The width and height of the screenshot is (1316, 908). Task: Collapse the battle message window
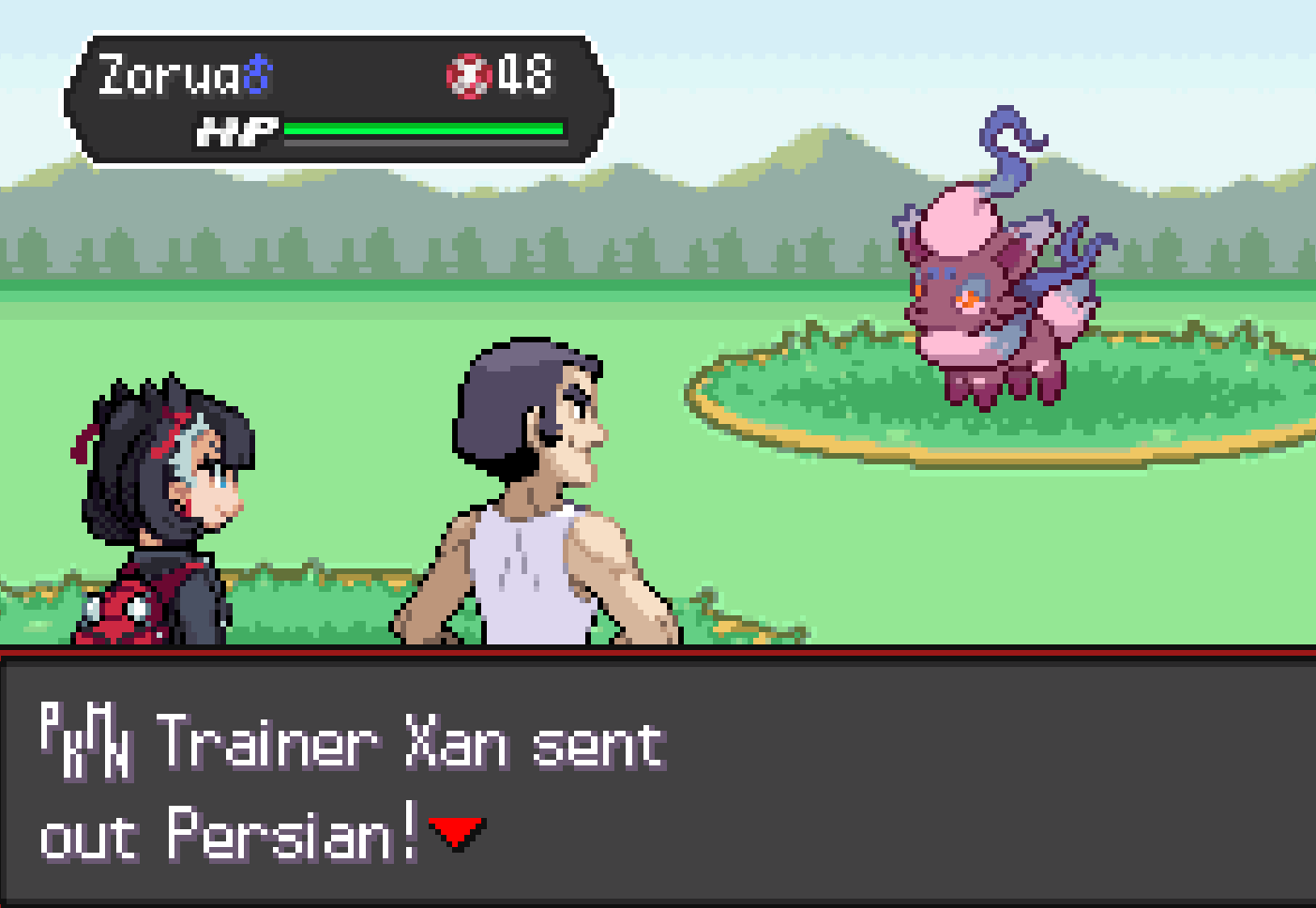click(657, 779)
